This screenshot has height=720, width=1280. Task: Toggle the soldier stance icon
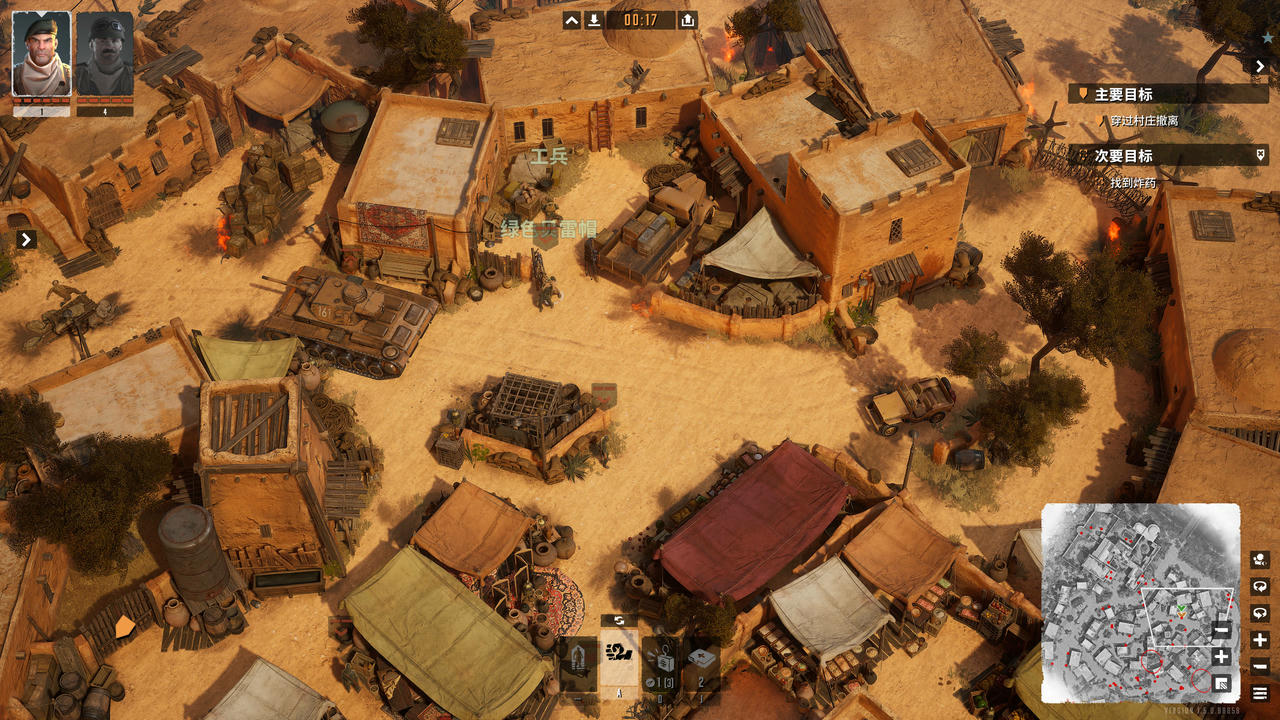[578, 661]
